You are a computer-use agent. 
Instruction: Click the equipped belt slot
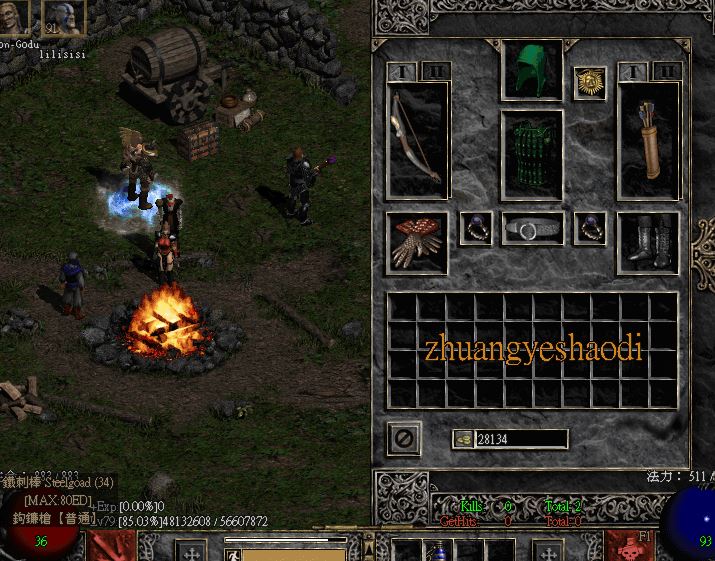click(531, 229)
